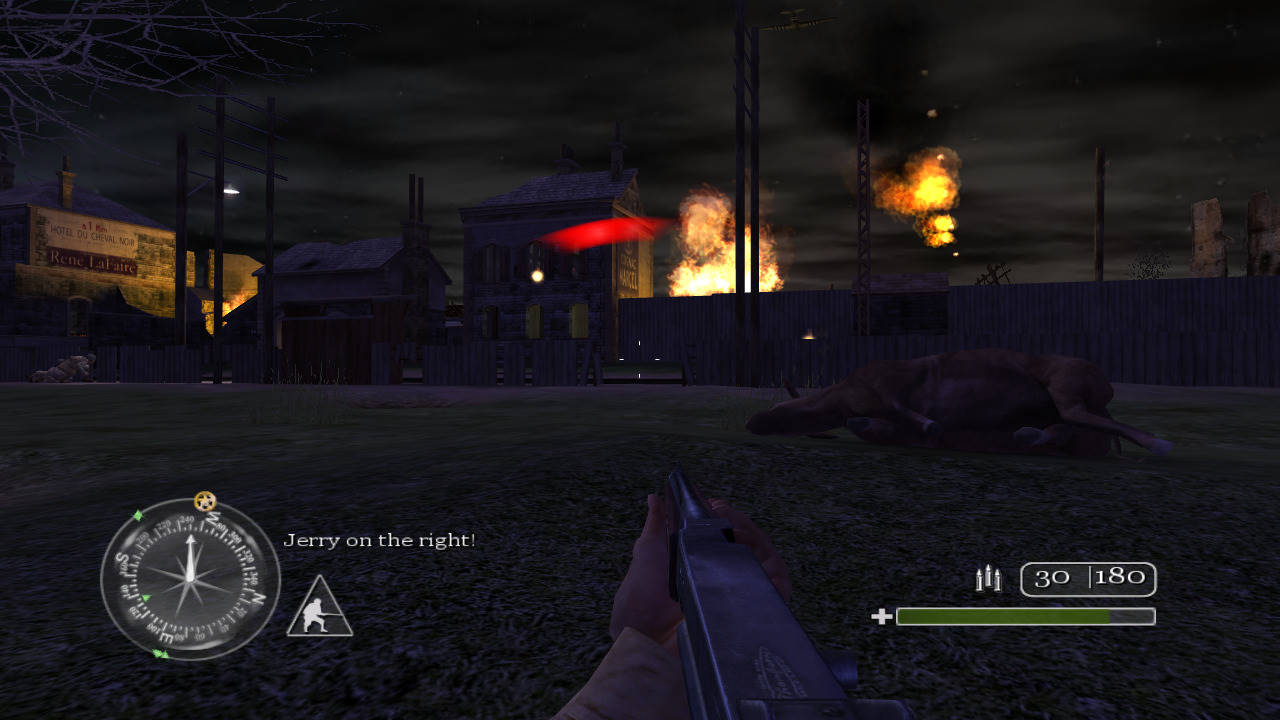Image resolution: width=1280 pixels, height=720 pixels.
Task: Click the compass dial
Action: 190,579
